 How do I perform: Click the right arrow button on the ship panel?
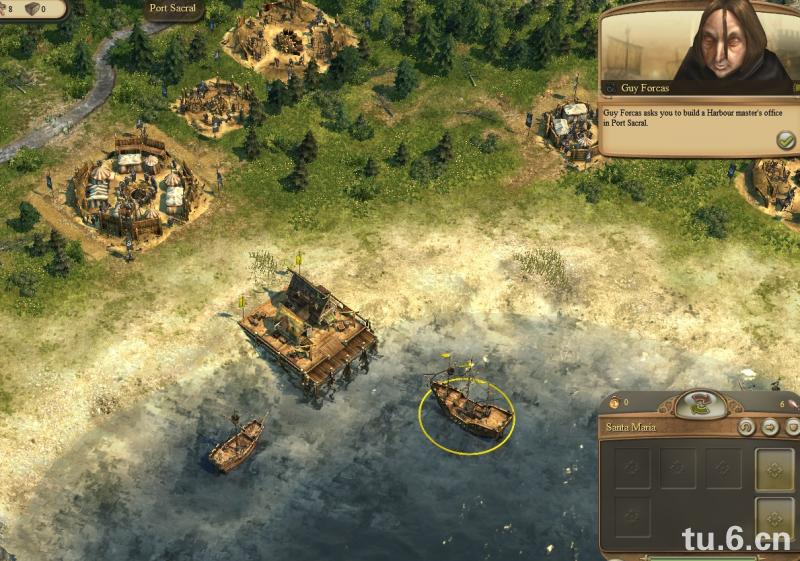[769, 428]
